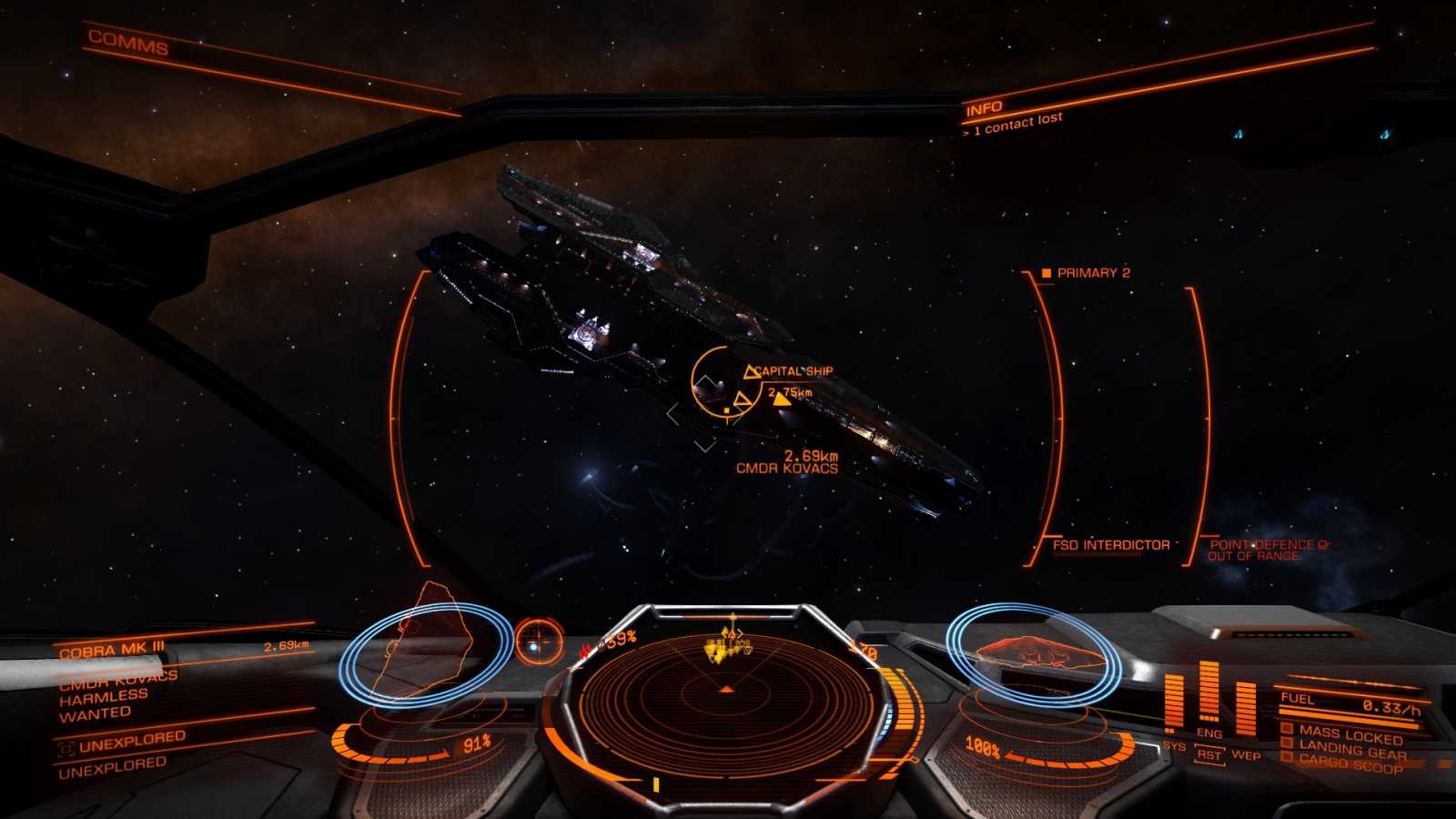Target the CMDR Kovacs marker label
This screenshot has width=1456, height=819.
point(786,468)
